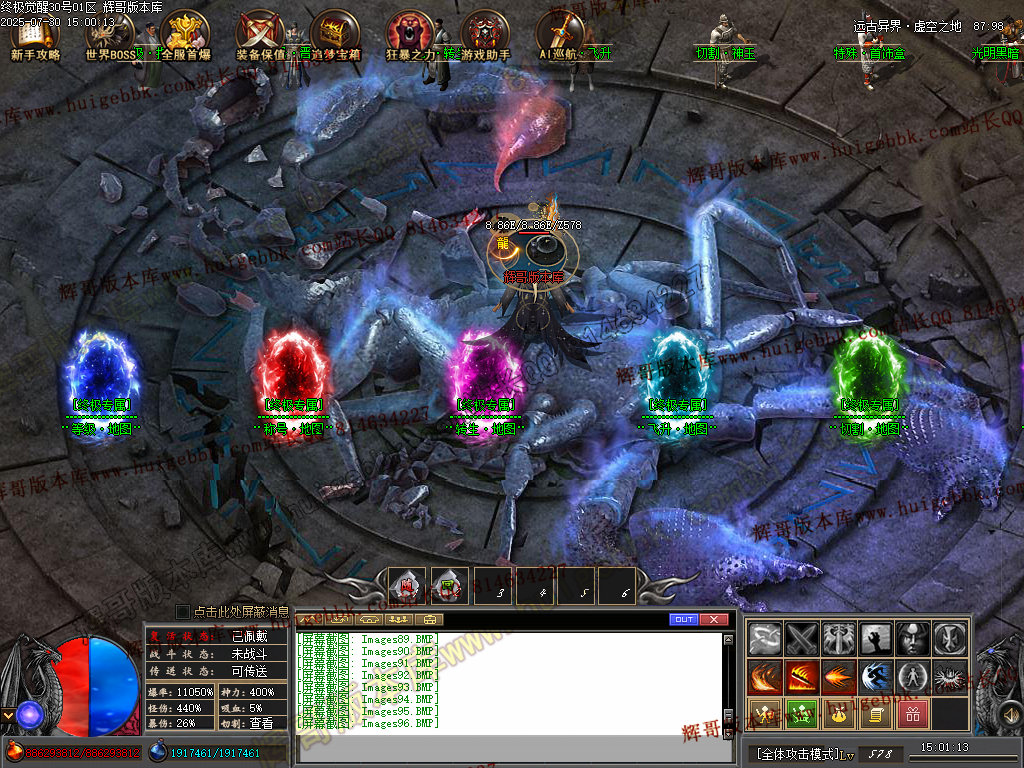Select the crossed swords skill icon
This screenshot has height=768, width=1024.
(801, 638)
